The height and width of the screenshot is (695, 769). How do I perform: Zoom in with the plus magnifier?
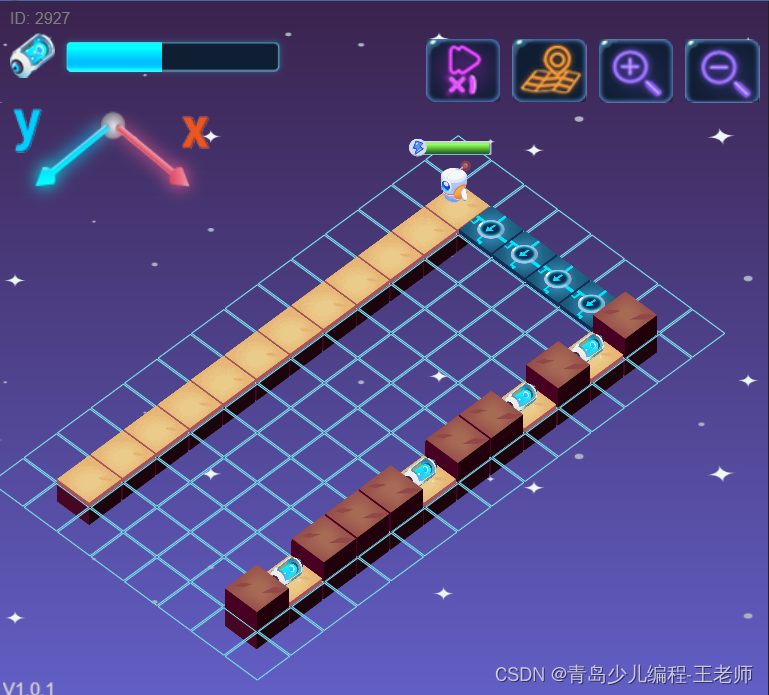coord(635,71)
